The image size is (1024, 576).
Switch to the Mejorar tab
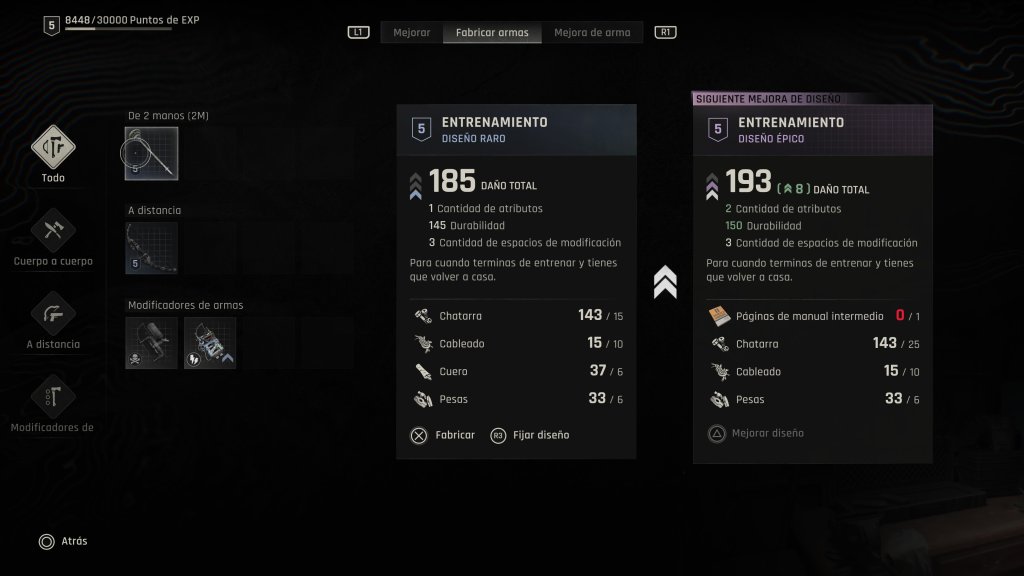412,32
